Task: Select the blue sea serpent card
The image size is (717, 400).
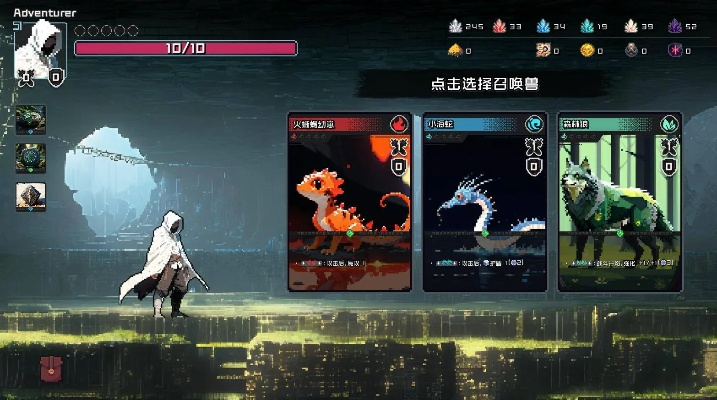Action: 485,202
